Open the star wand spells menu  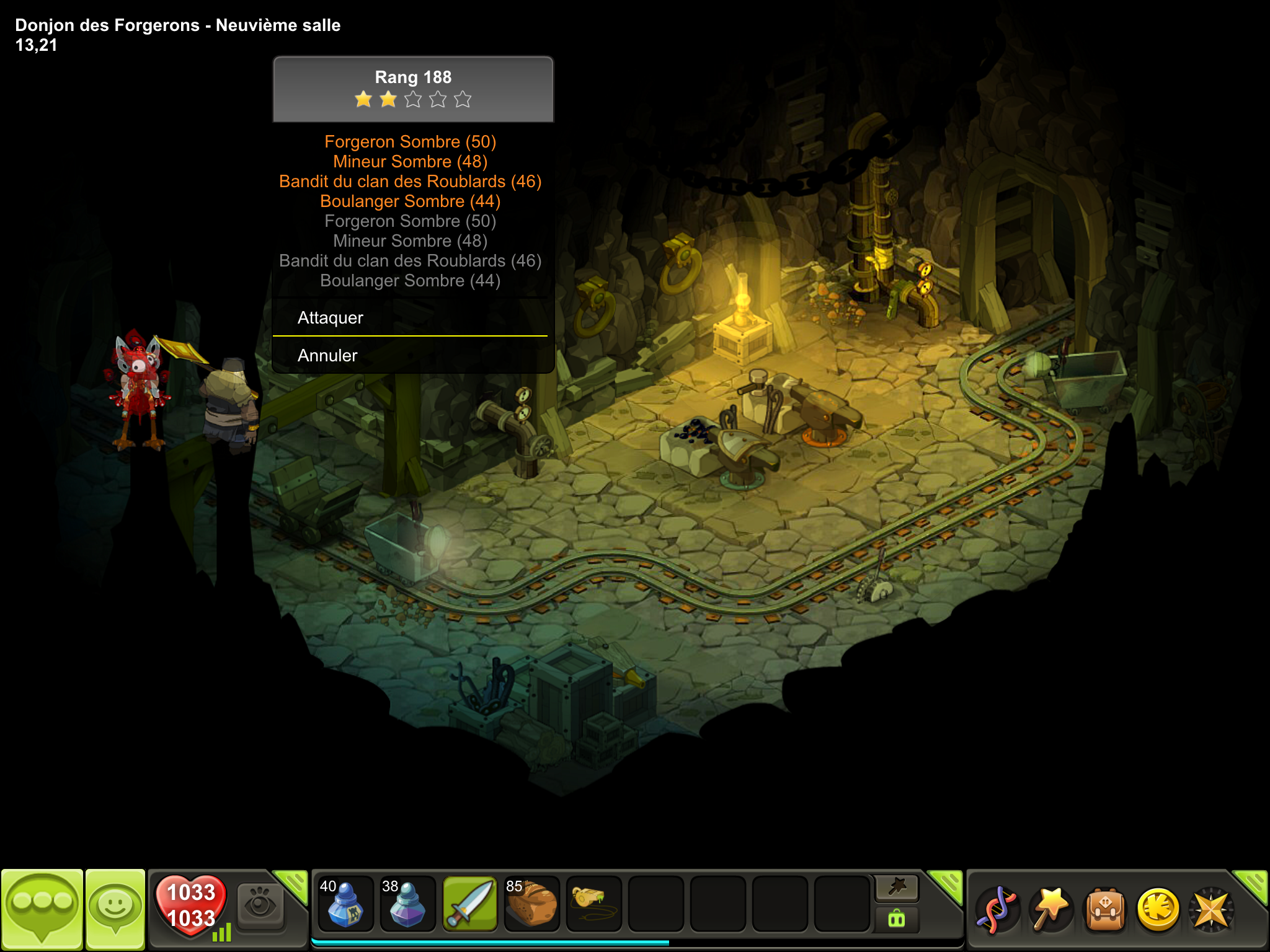pos(1051,909)
